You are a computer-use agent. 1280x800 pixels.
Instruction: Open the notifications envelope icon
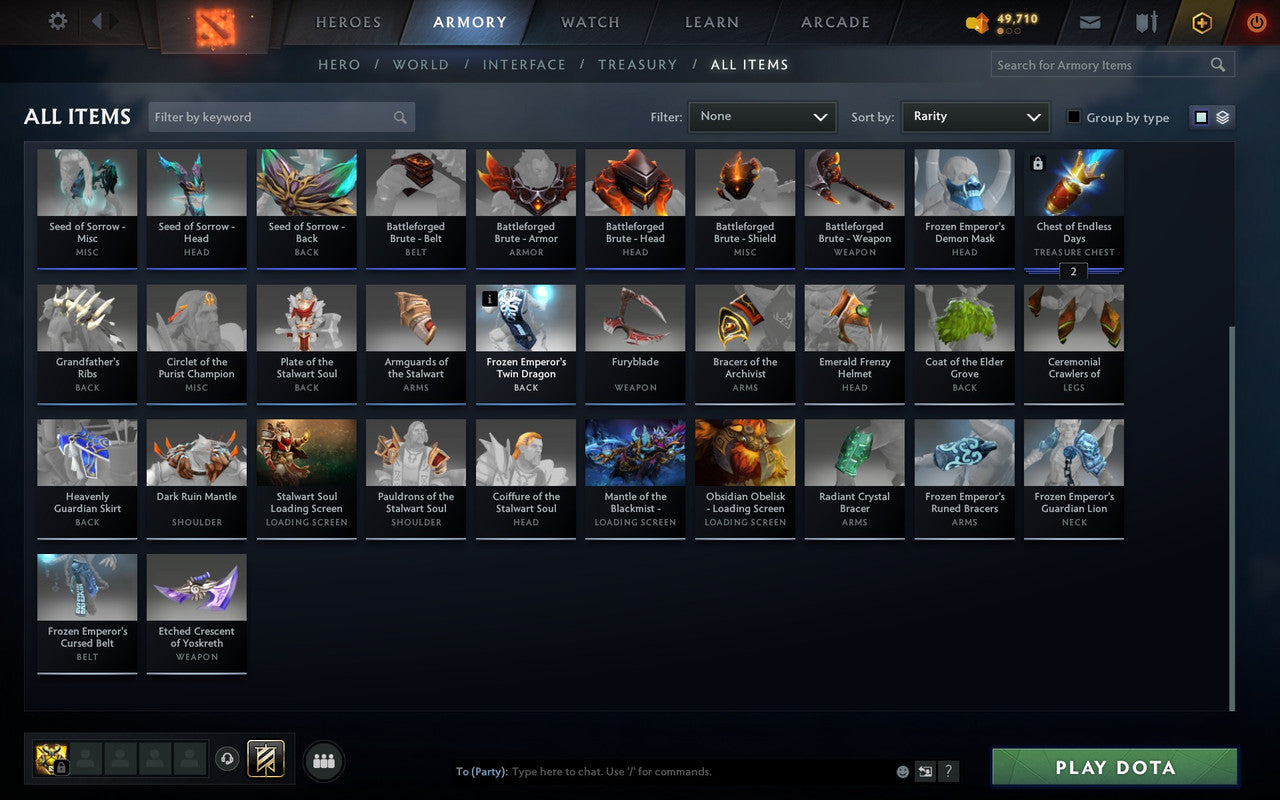[1089, 21]
